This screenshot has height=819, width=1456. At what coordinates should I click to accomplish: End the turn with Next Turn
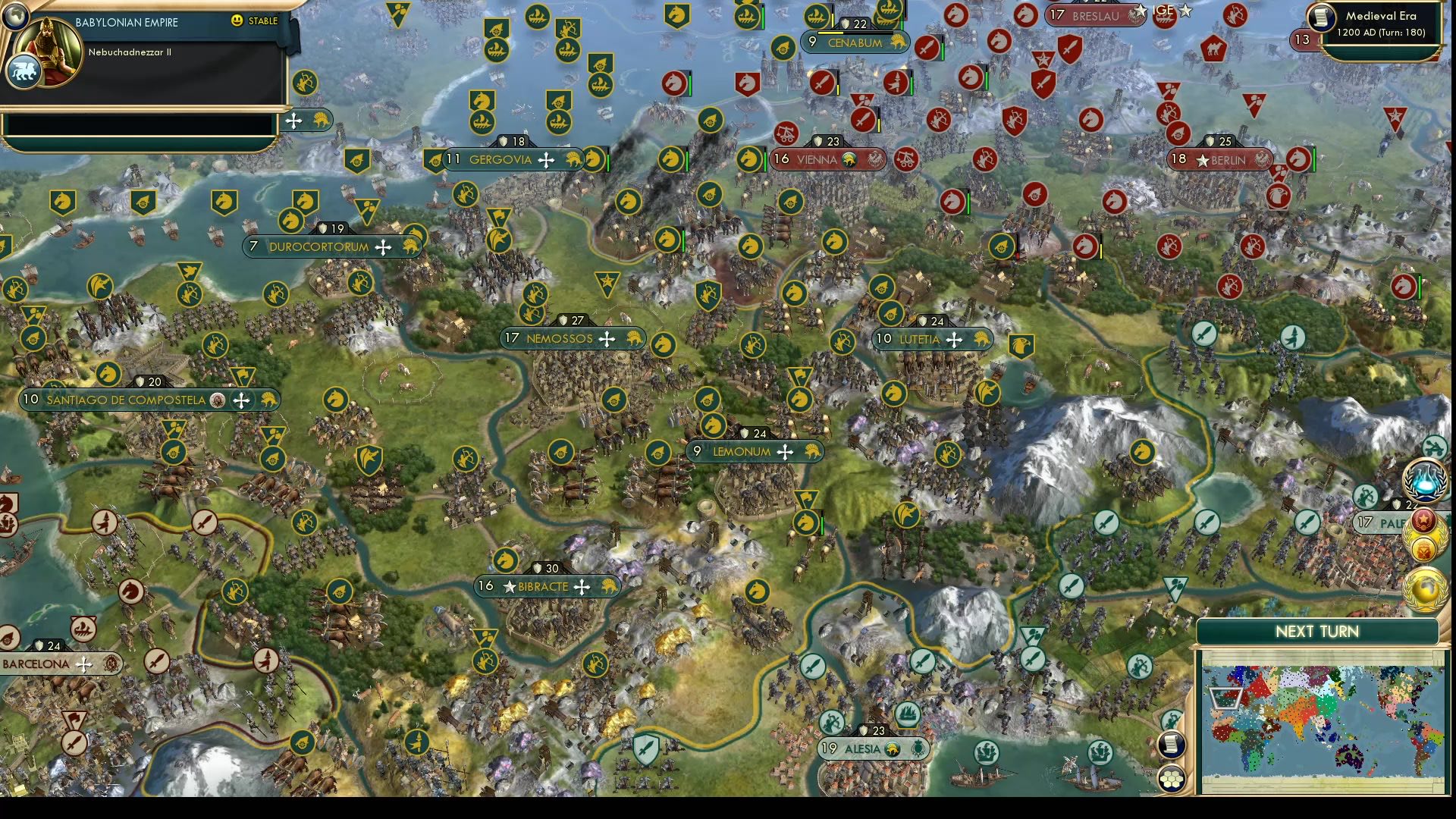pos(1316,632)
